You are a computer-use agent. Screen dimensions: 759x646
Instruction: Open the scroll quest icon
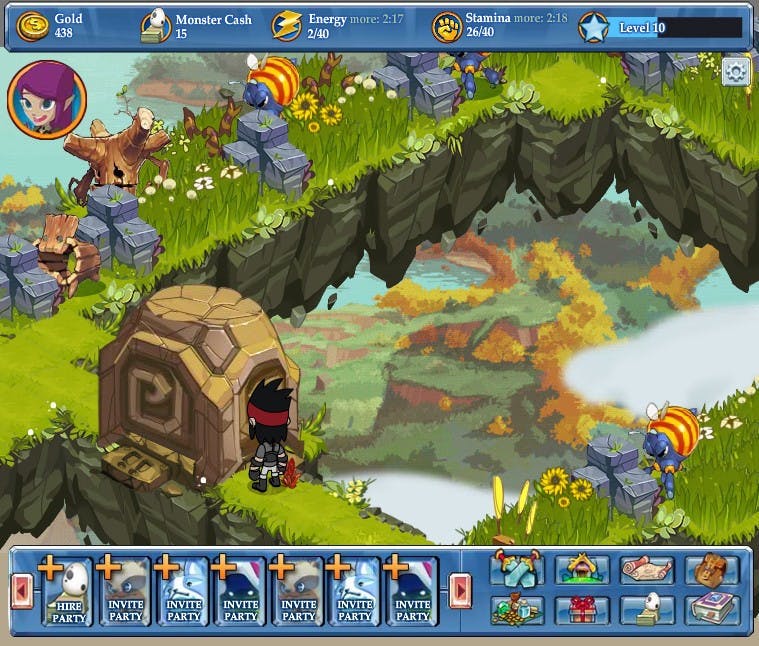coord(646,569)
